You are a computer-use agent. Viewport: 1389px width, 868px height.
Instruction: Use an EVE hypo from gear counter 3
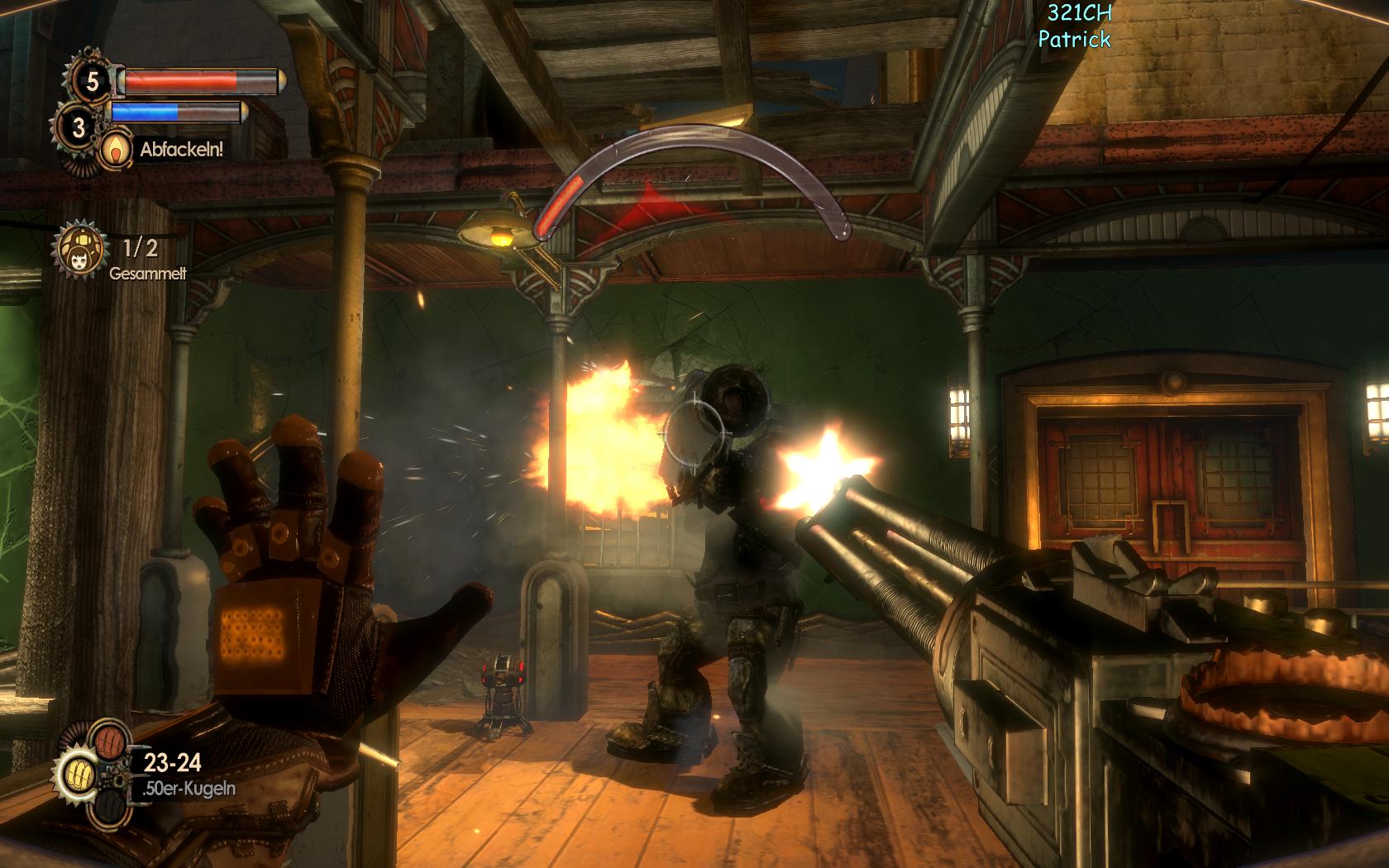[x=79, y=127]
